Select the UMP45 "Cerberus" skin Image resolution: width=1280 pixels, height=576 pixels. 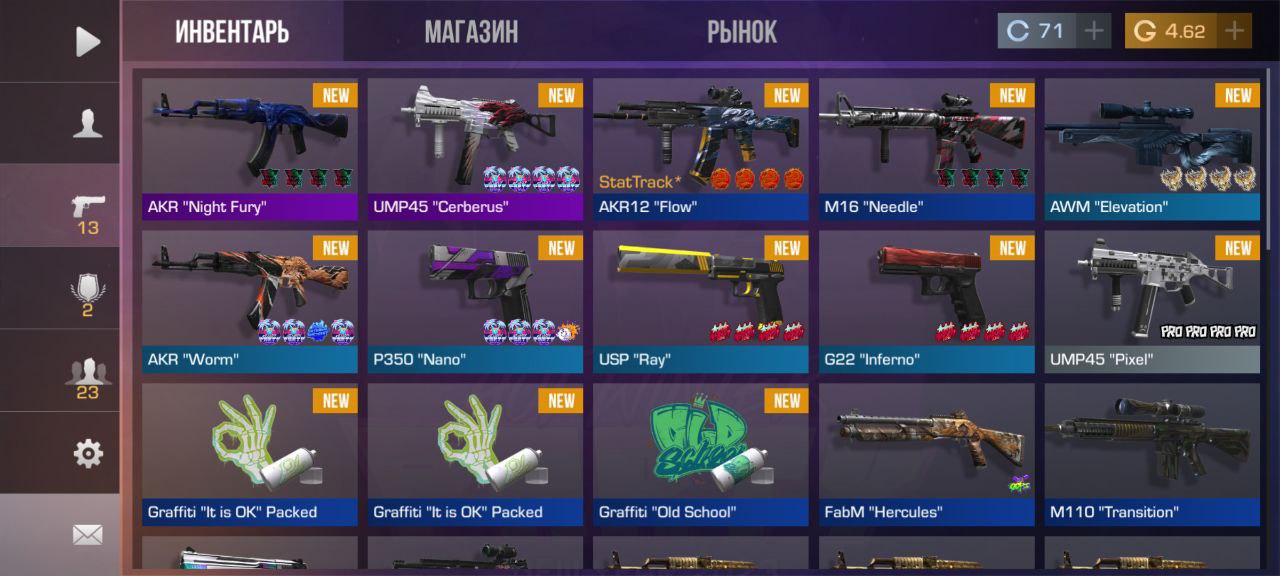[x=475, y=149]
